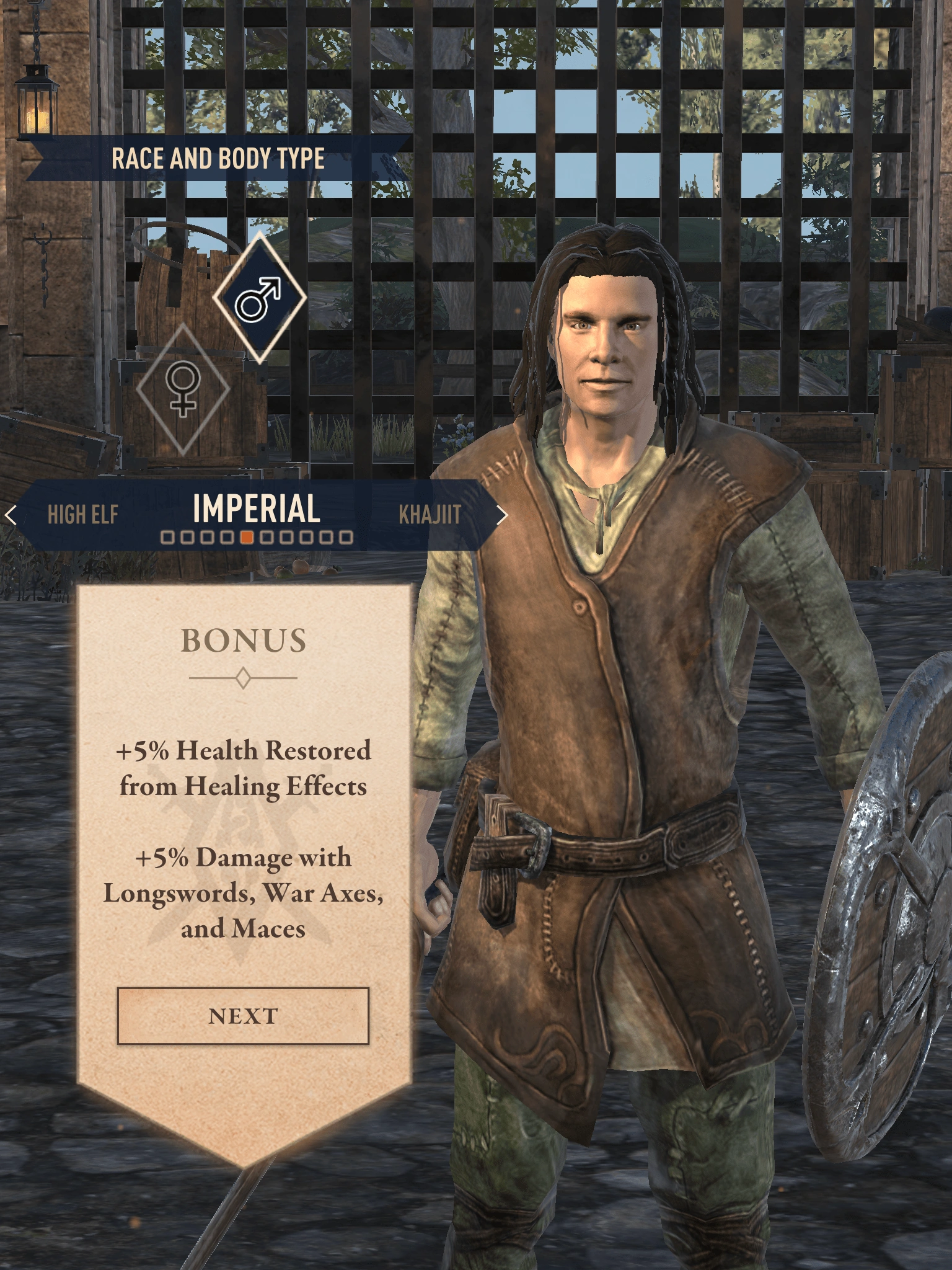The width and height of the screenshot is (952, 1270).
Task: Select the female gender symbol
Action: [x=183, y=389]
